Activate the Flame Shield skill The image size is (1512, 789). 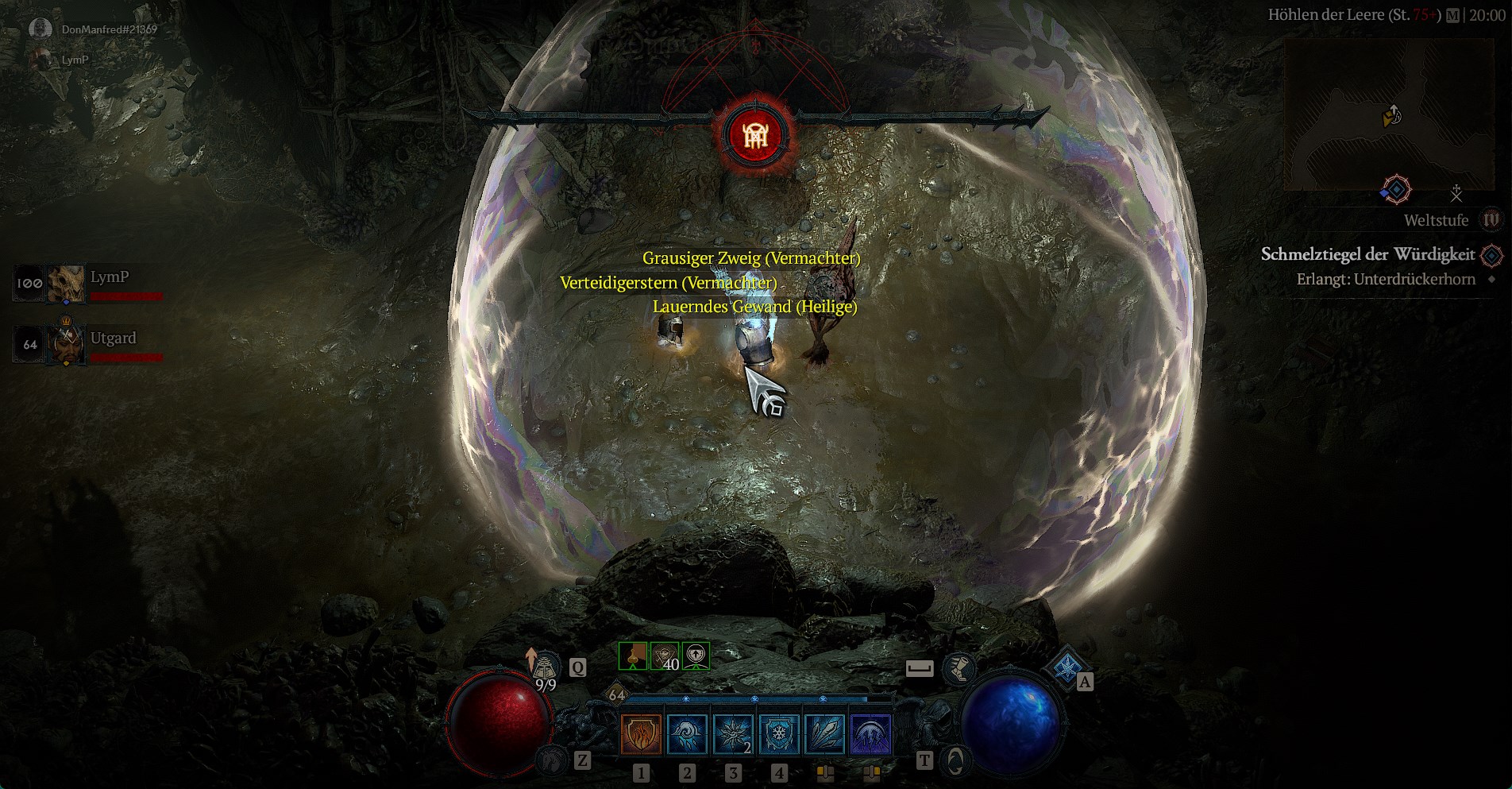(641, 733)
